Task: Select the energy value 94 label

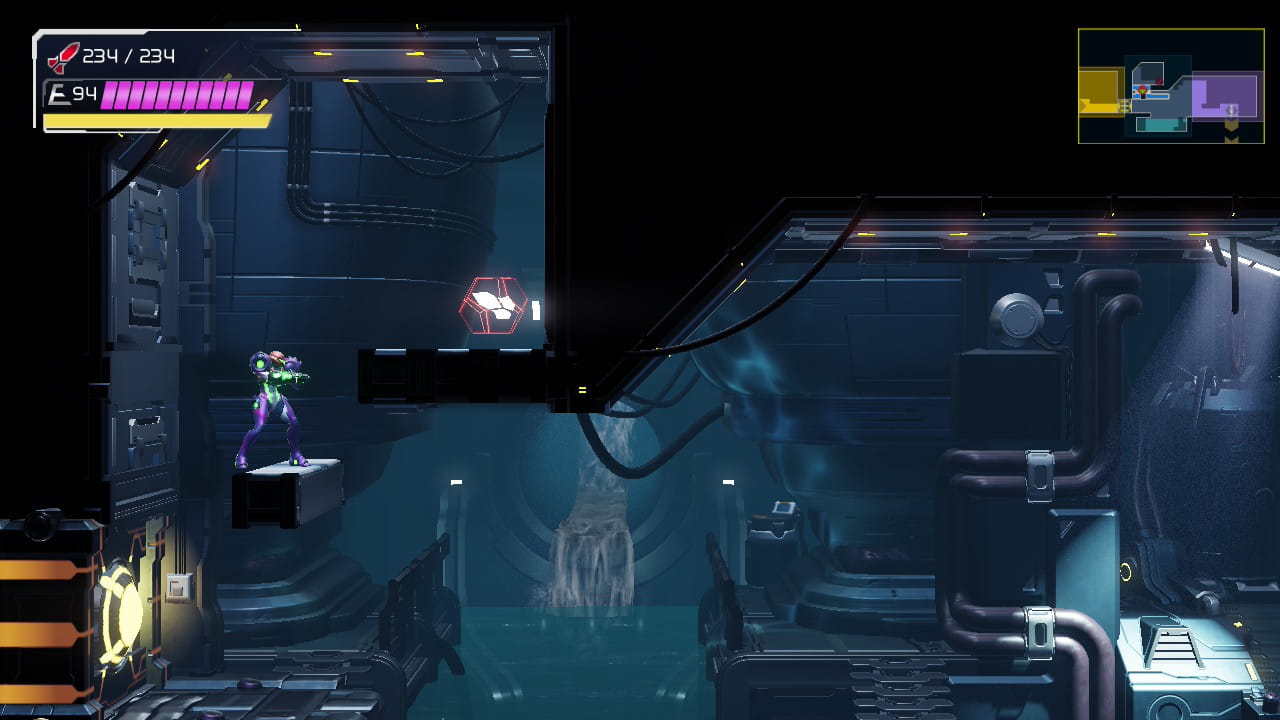Action: coord(86,93)
